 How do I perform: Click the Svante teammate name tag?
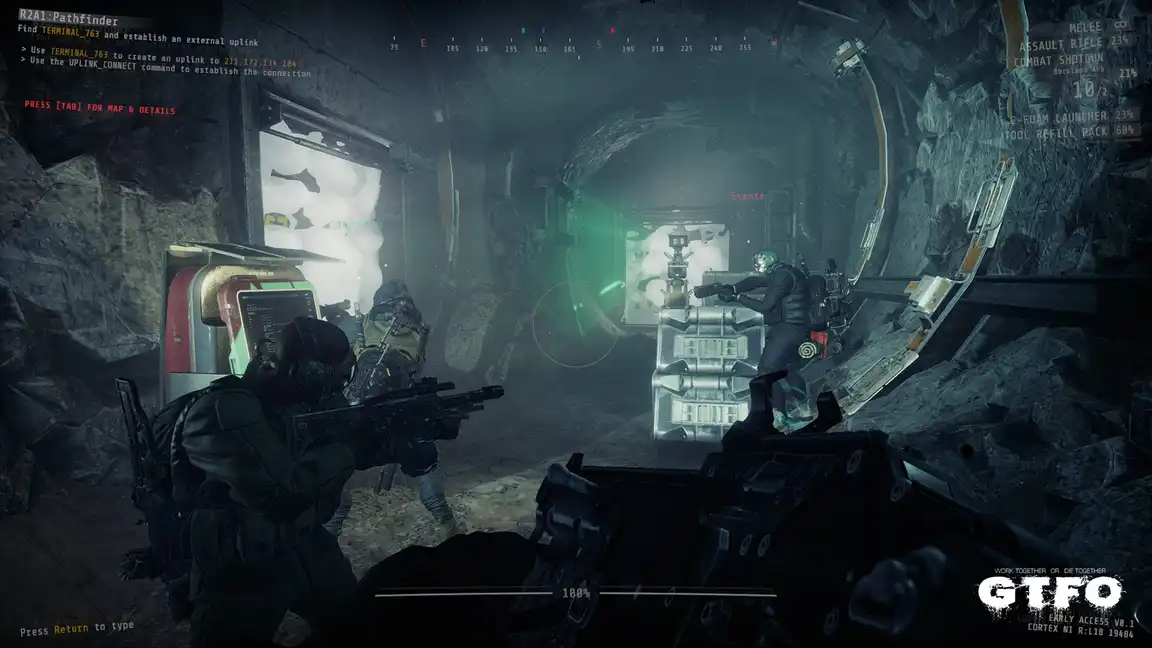click(x=747, y=196)
